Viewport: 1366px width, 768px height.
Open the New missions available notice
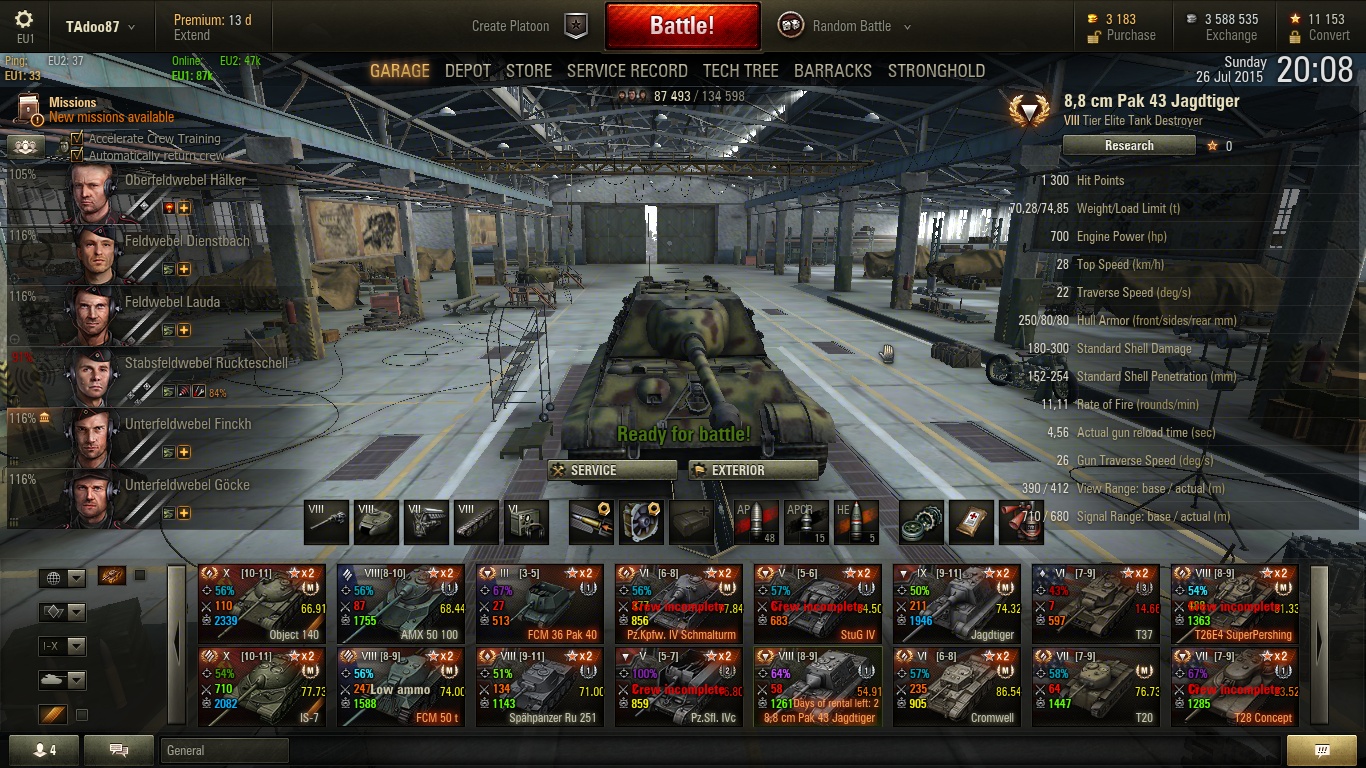111,117
